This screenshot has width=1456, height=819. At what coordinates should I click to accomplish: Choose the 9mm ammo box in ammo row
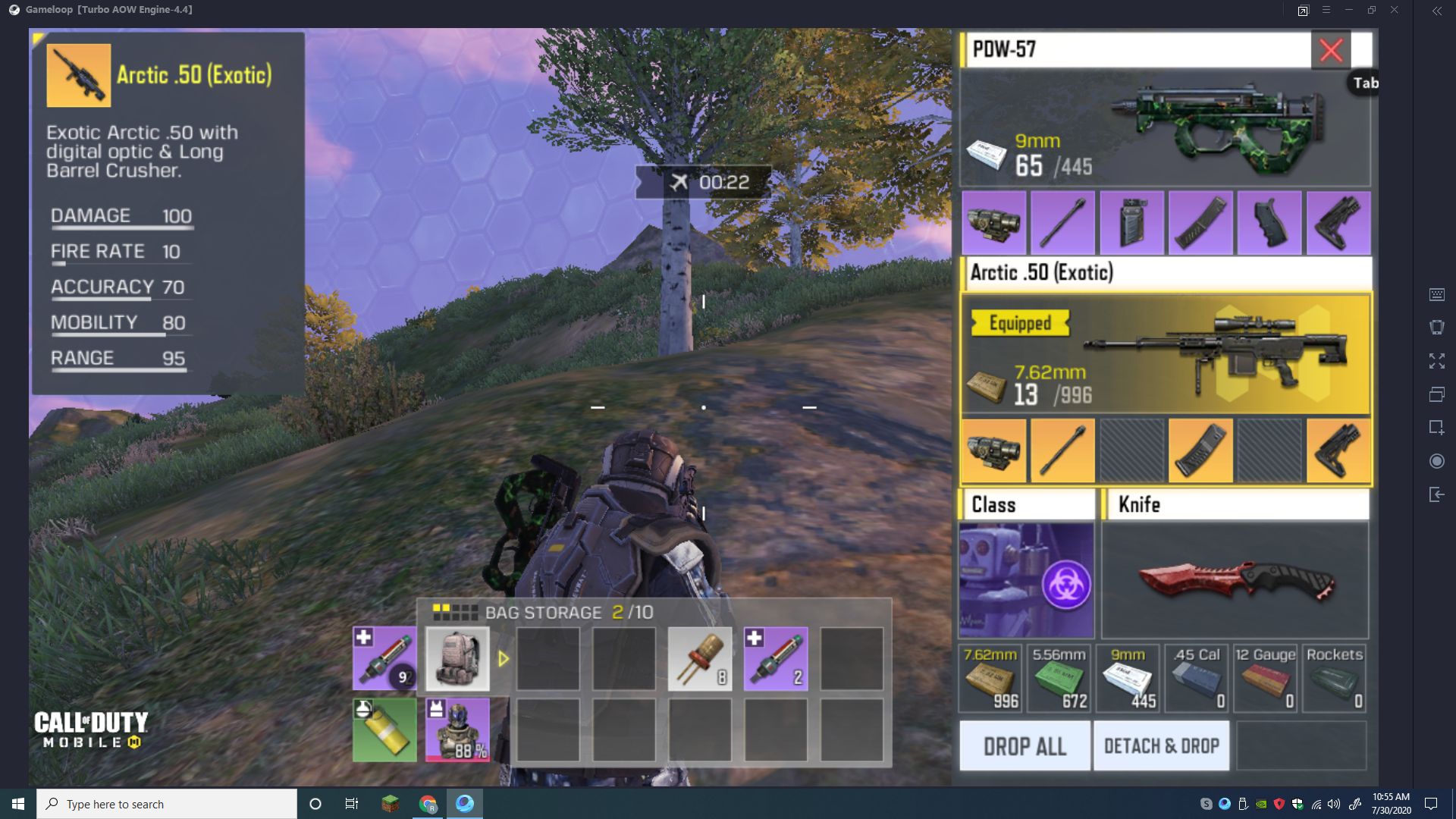pyautogui.click(x=1128, y=679)
